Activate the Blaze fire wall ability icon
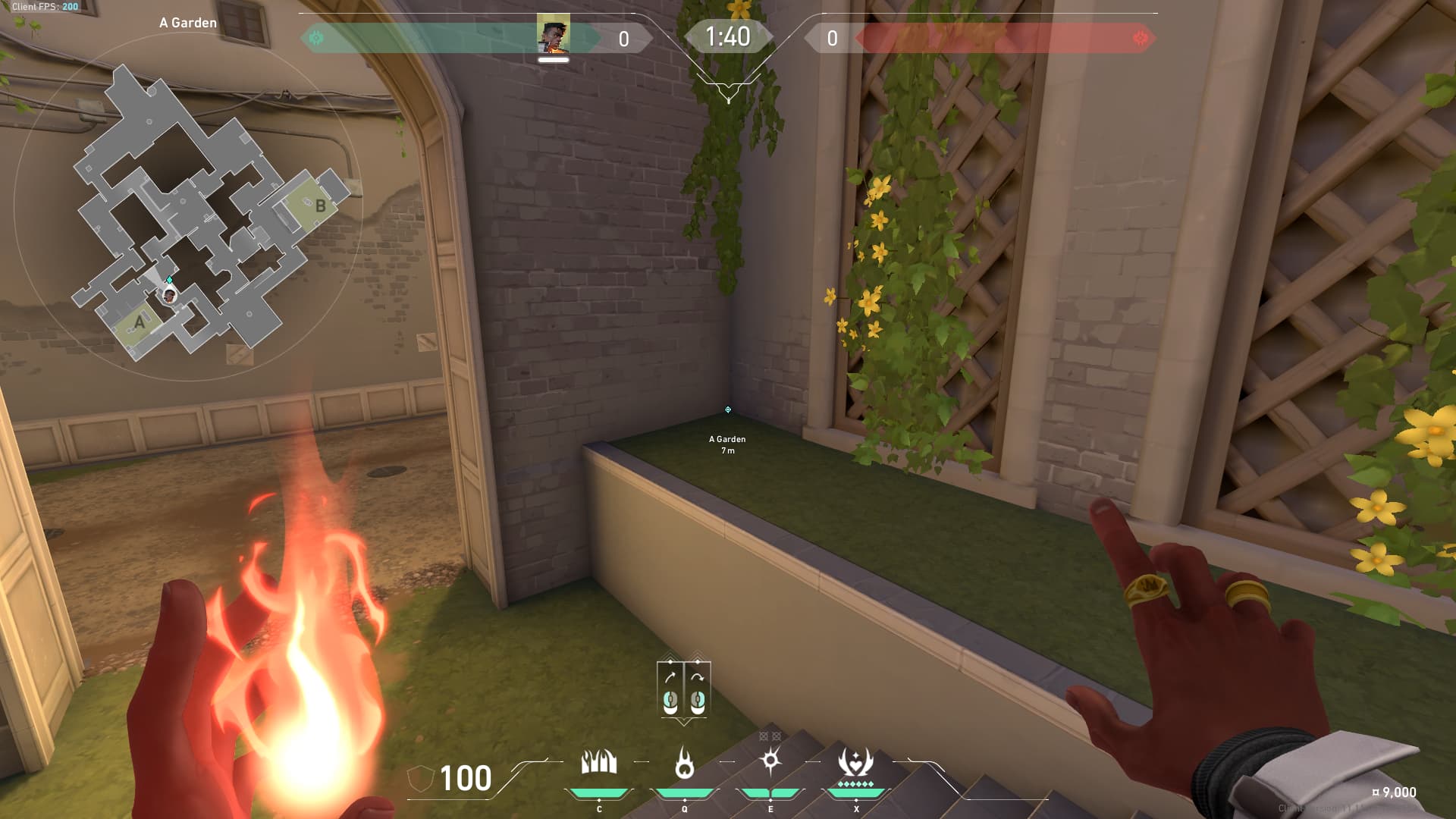The image size is (1456, 819). [598, 762]
